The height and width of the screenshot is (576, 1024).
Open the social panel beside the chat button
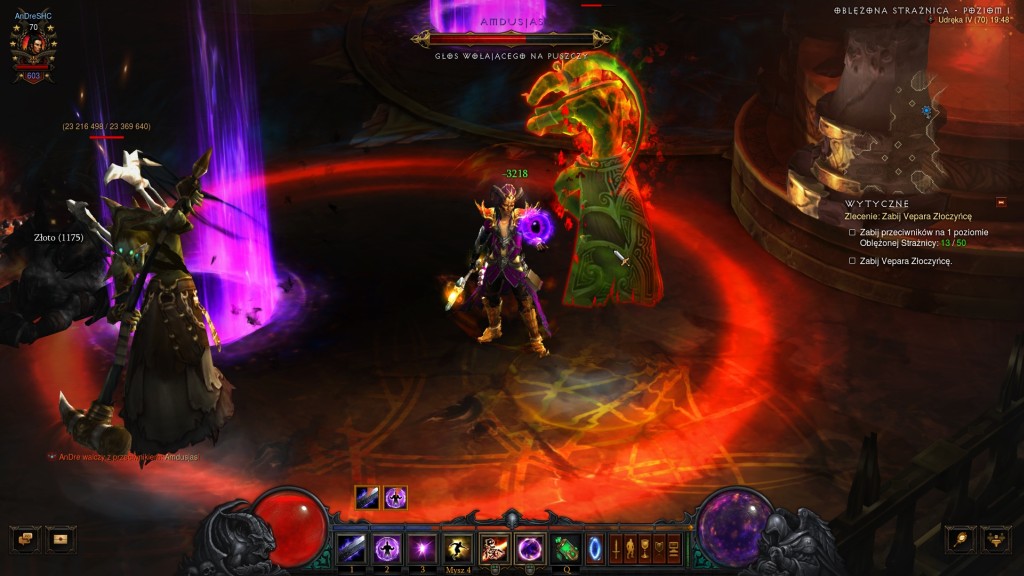point(61,539)
